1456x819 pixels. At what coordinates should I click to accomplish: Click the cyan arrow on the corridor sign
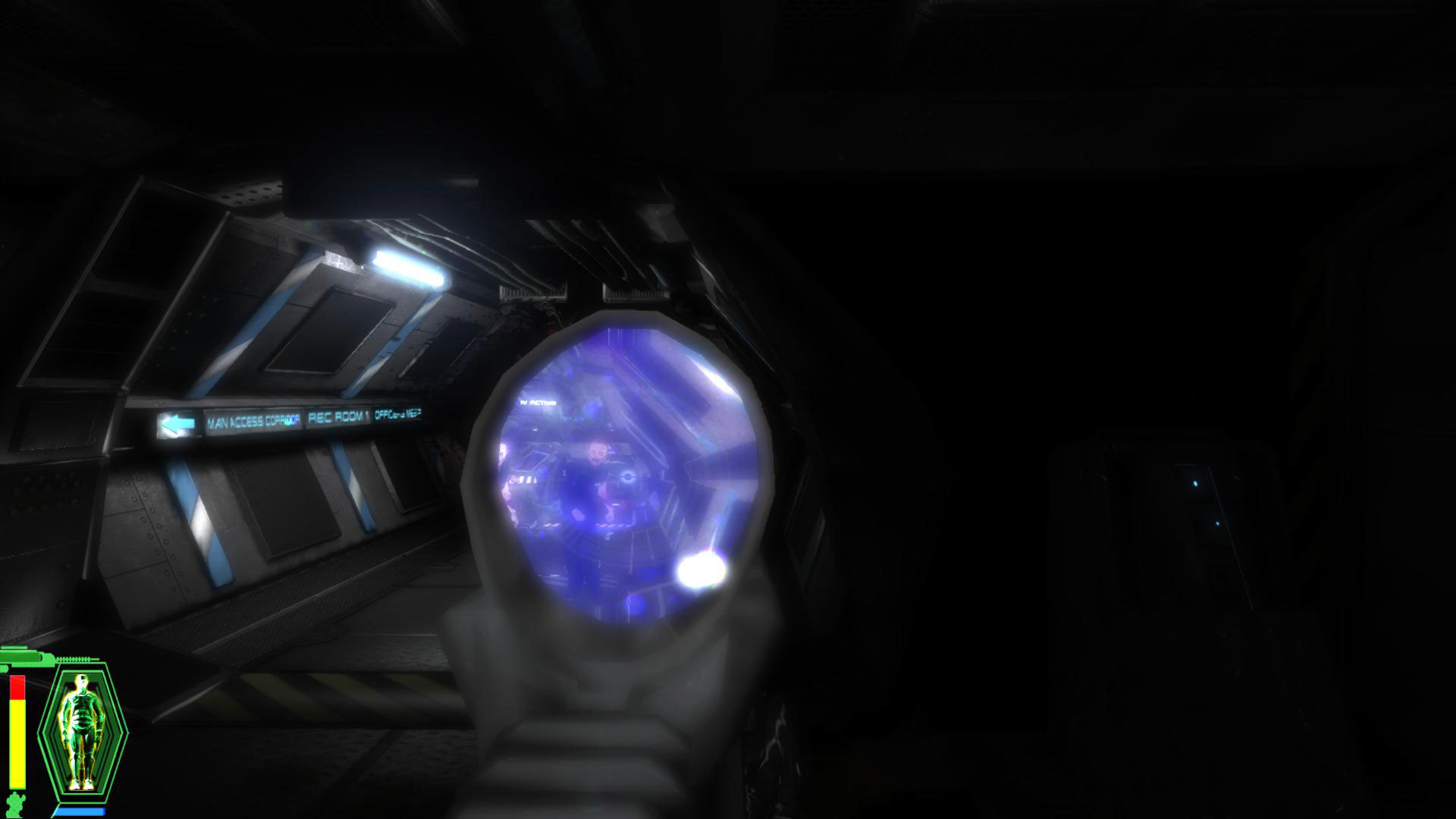(x=177, y=422)
